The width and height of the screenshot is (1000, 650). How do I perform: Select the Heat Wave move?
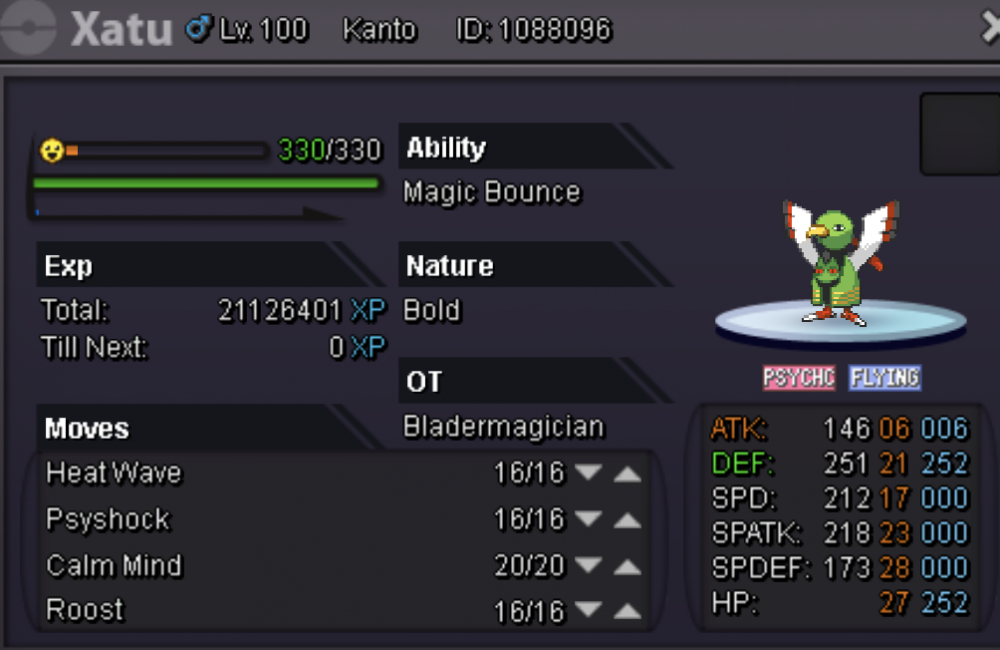point(114,473)
